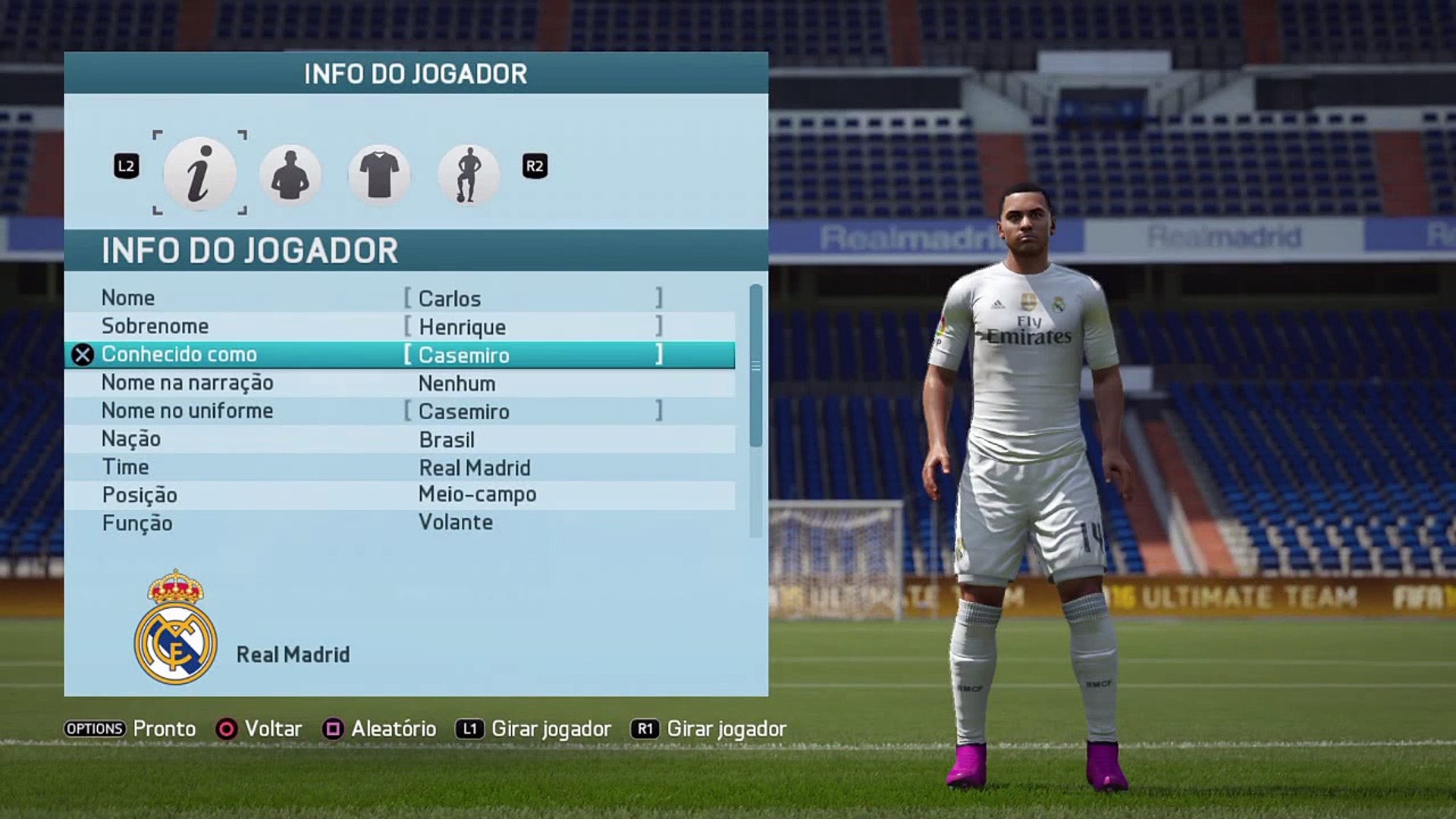Select the Nação row showing Brasil

pos(400,439)
